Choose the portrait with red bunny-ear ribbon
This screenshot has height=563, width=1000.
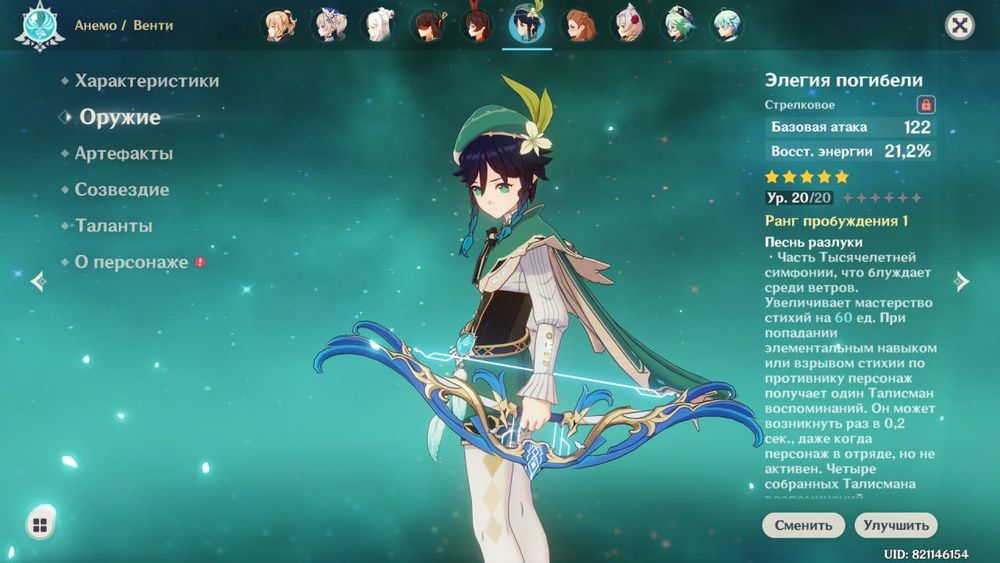(477, 24)
